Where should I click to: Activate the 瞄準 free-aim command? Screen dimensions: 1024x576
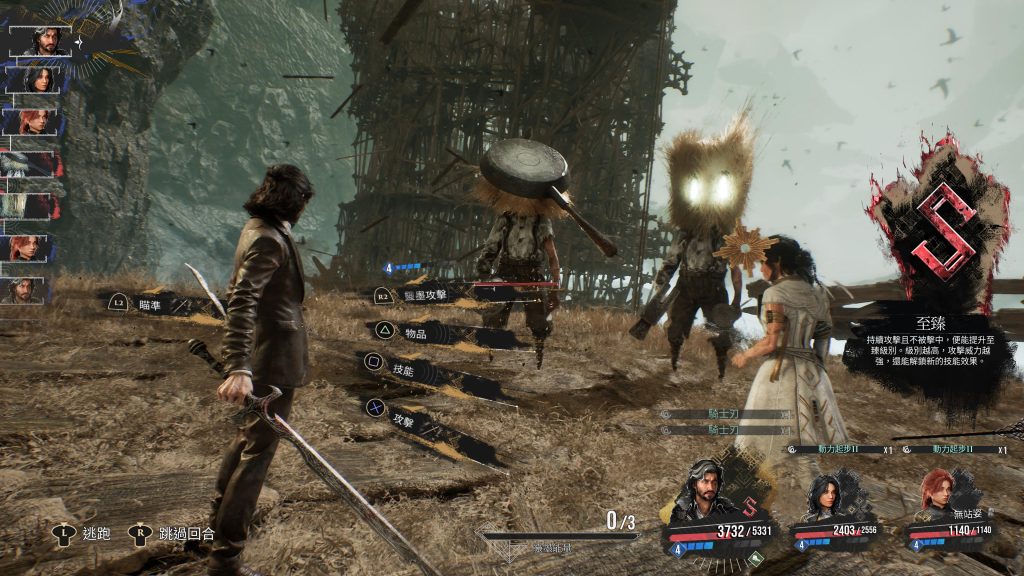tap(149, 304)
